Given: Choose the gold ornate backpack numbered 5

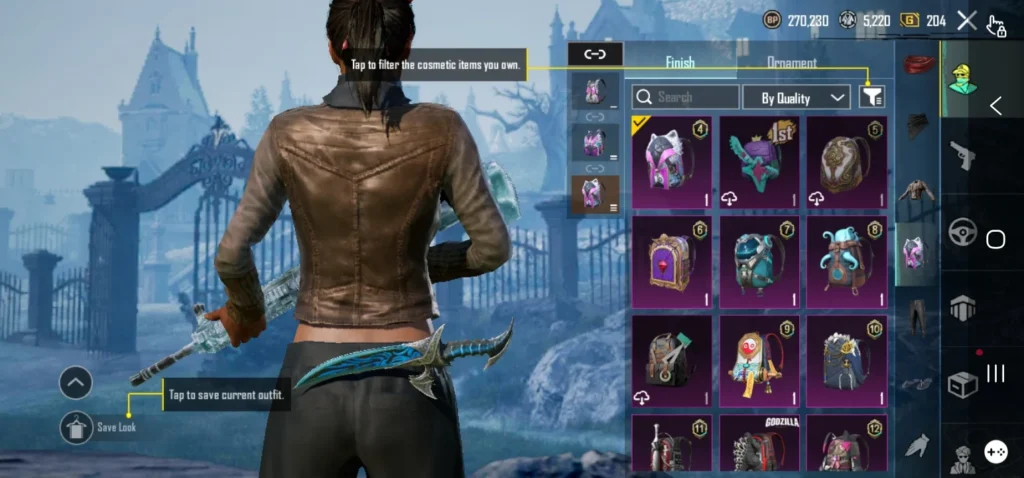Looking at the screenshot, I should click(846, 162).
